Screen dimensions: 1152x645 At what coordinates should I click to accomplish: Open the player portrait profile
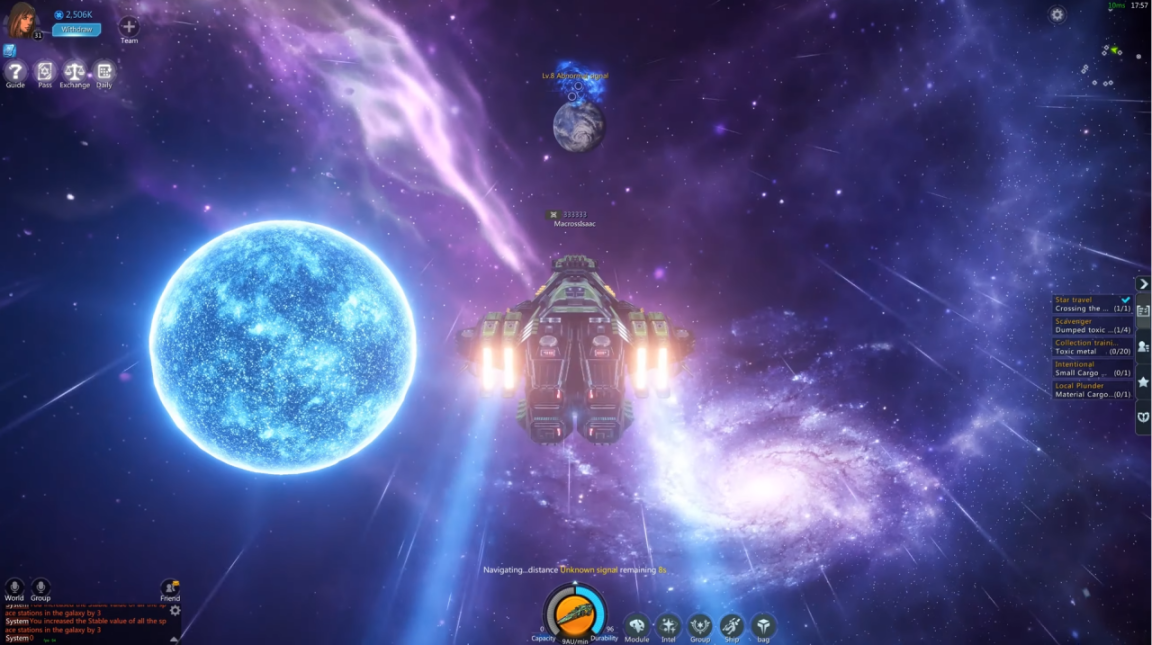click(22, 19)
